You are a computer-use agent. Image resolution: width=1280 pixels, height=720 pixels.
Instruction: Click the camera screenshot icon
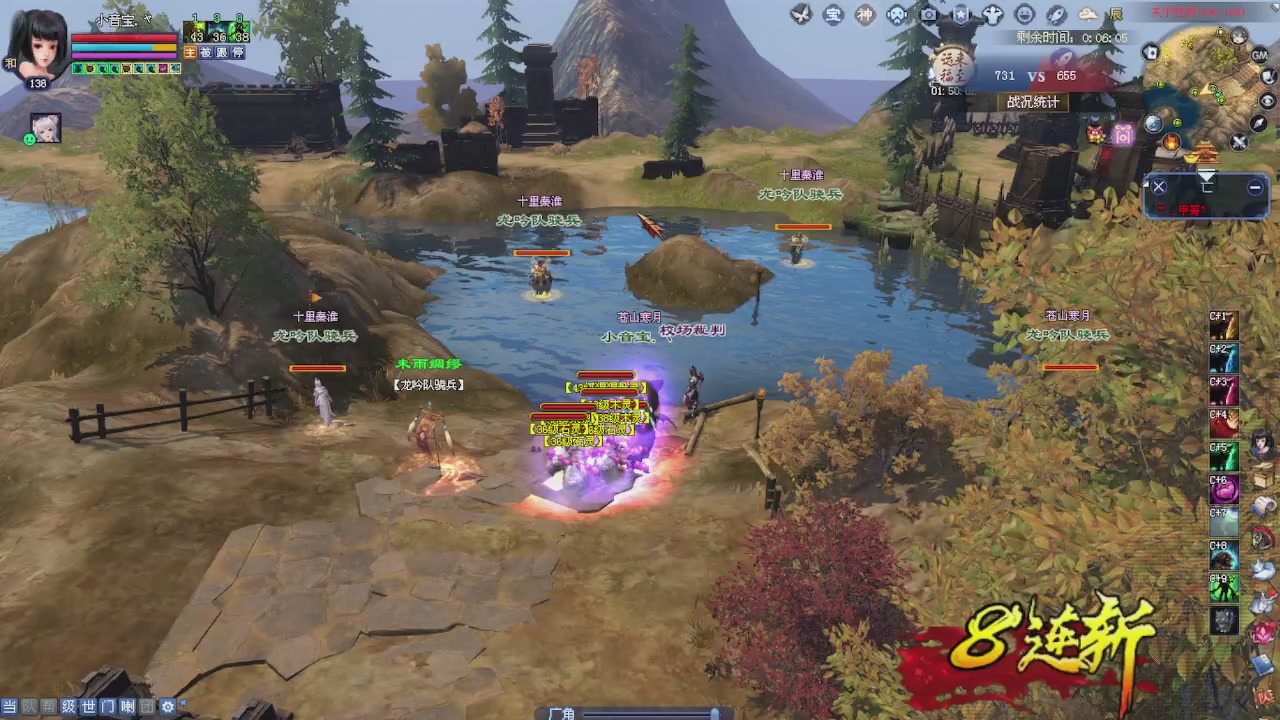click(x=929, y=14)
